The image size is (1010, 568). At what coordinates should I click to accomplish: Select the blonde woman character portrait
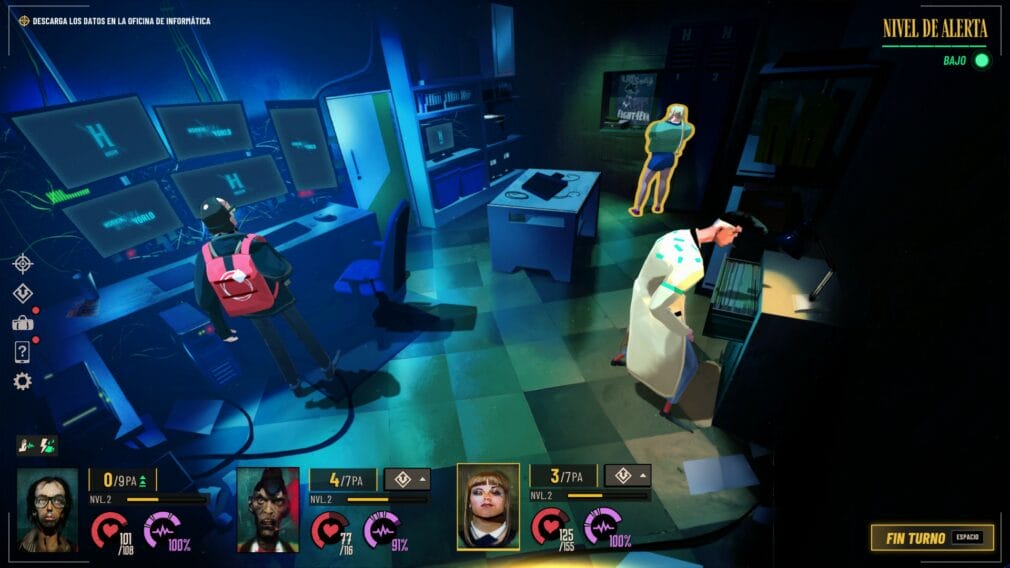pos(488,507)
